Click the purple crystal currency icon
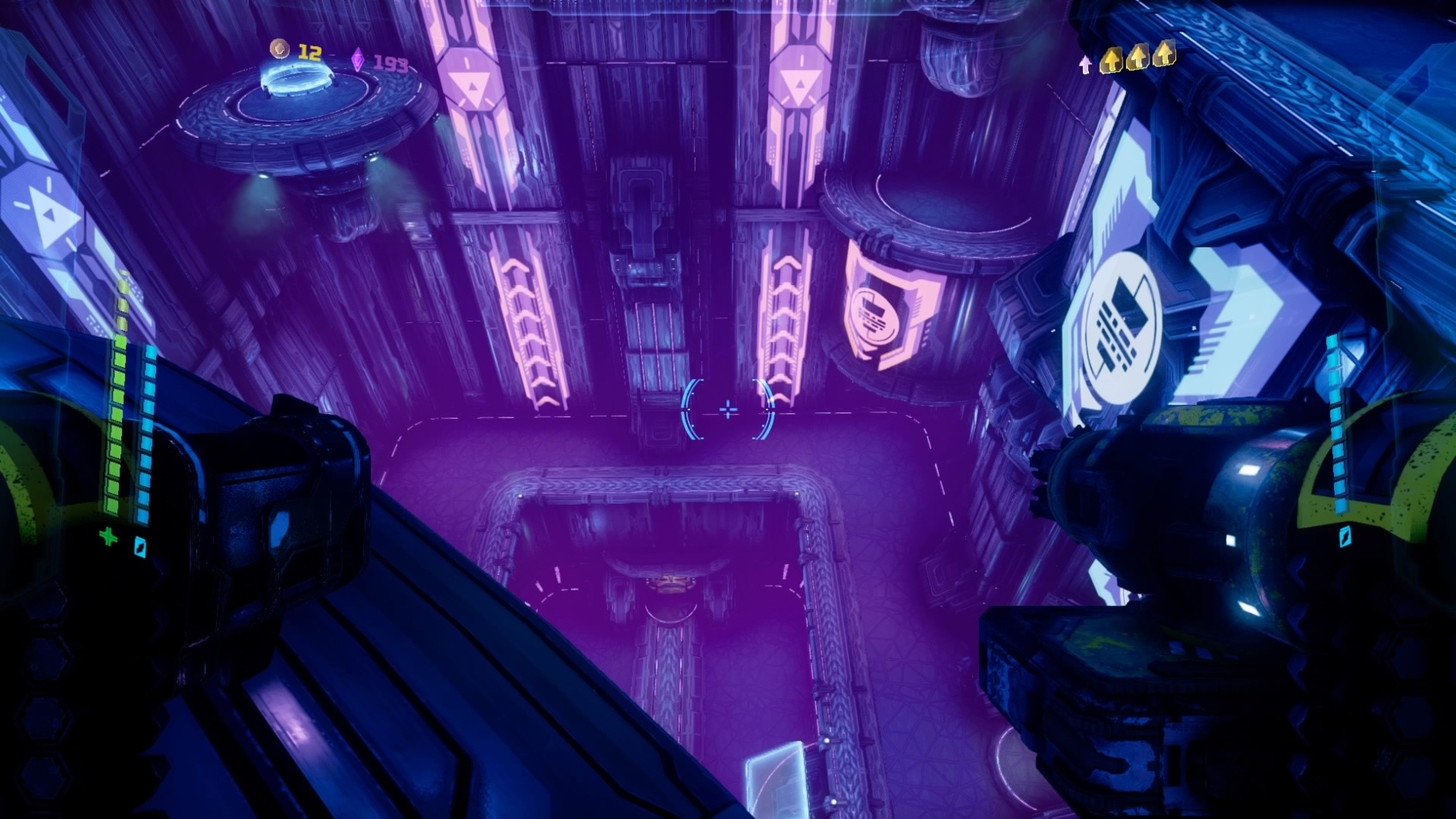Image resolution: width=1456 pixels, height=819 pixels. (358, 60)
